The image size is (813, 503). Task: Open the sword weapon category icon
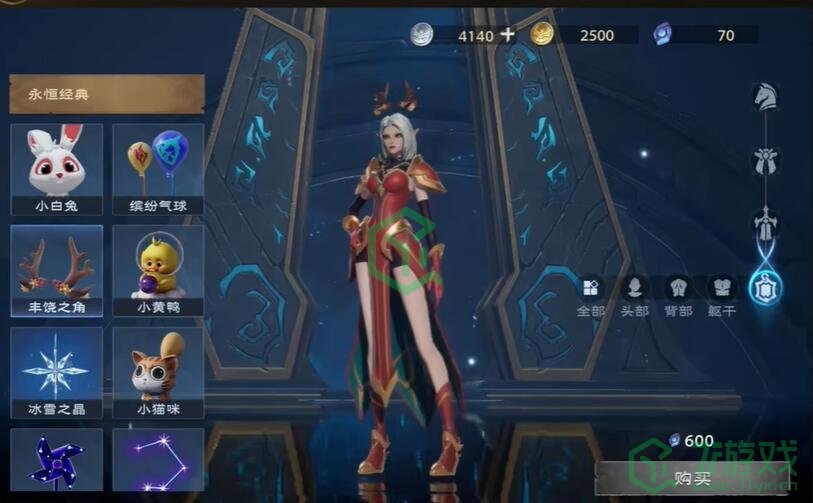coord(766,222)
